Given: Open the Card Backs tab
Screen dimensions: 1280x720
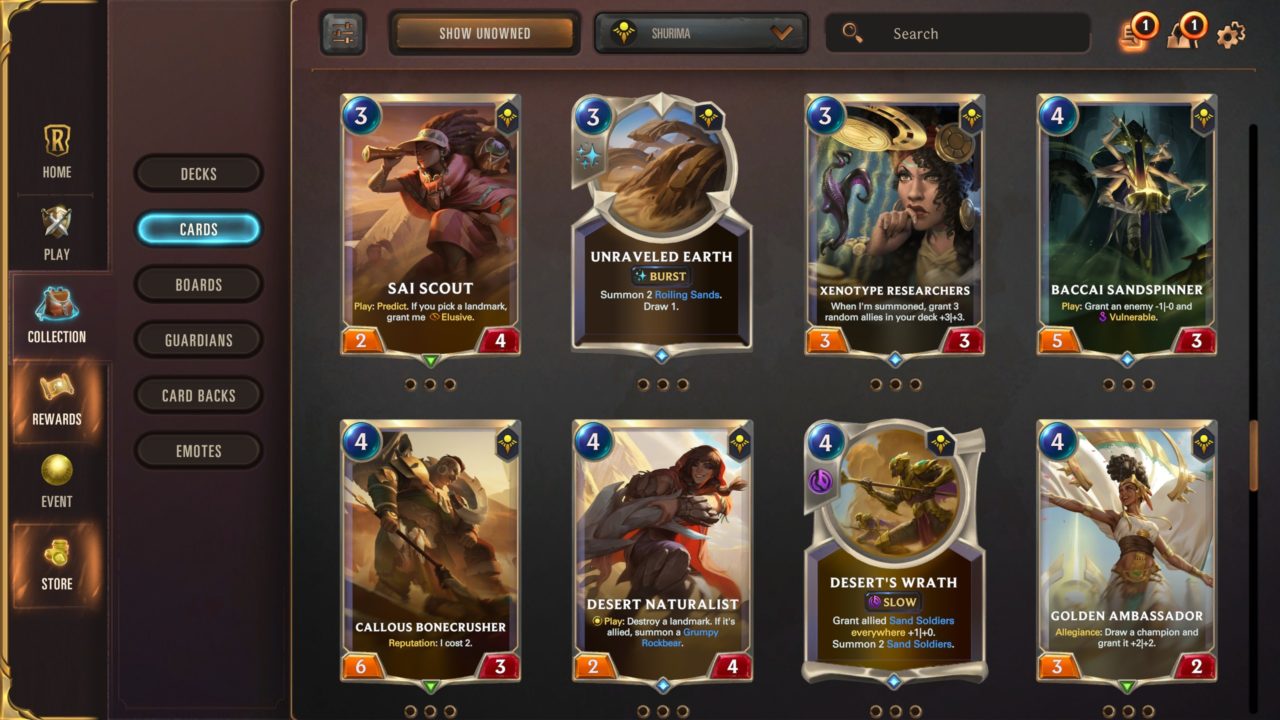Looking at the screenshot, I should [198, 396].
